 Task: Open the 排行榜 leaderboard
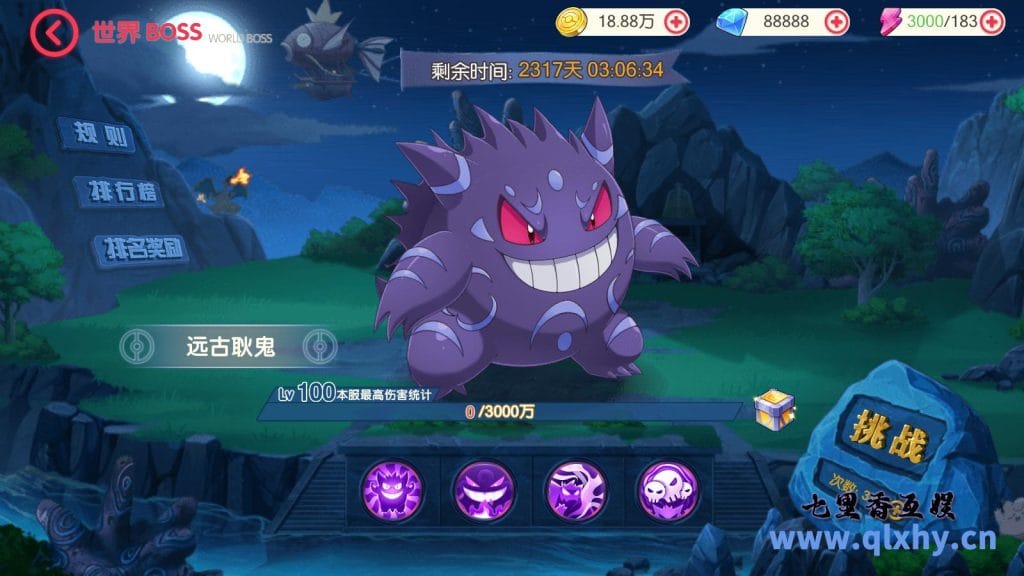(119, 191)
